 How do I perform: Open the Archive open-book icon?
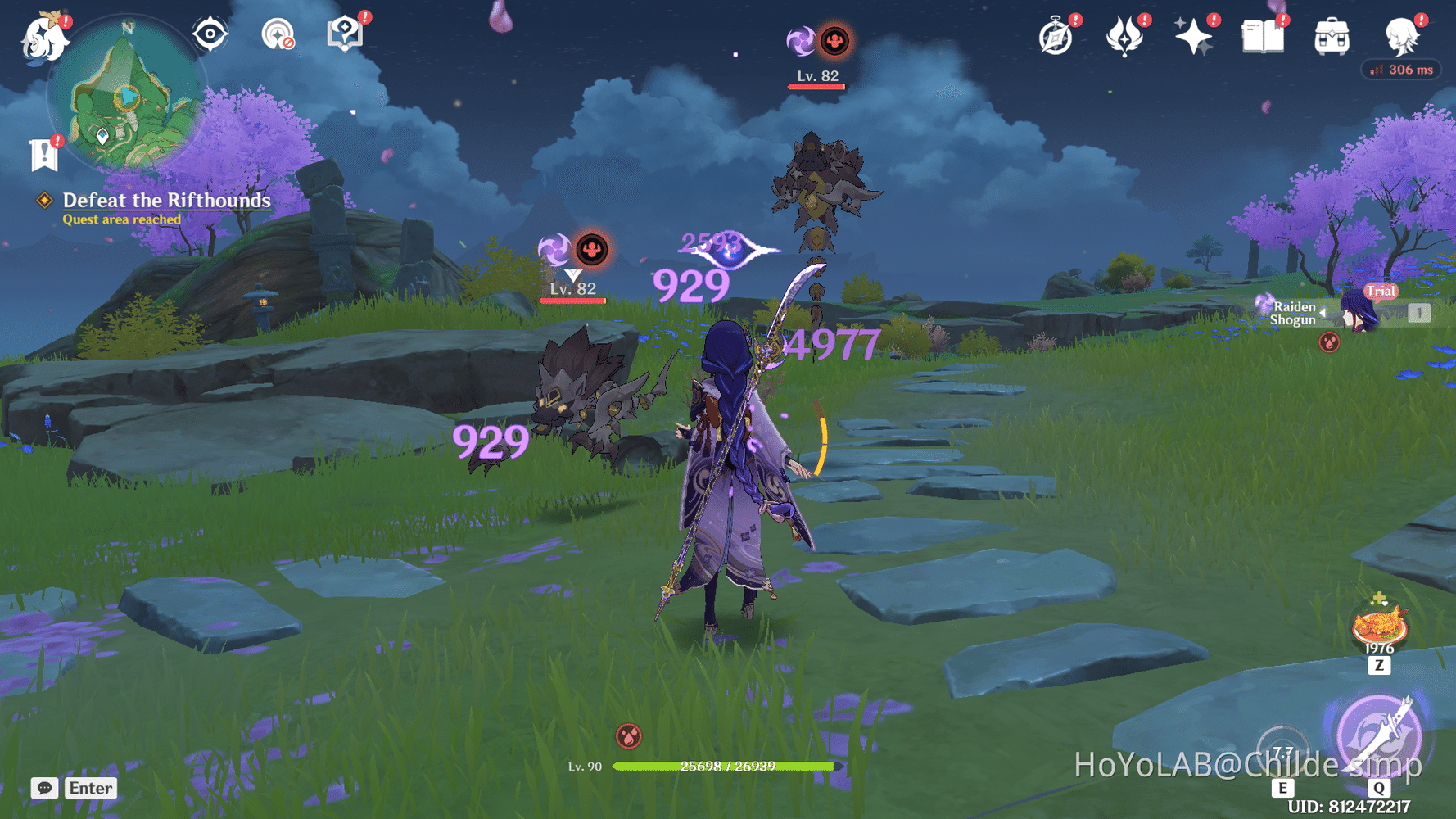(1261, 34)
